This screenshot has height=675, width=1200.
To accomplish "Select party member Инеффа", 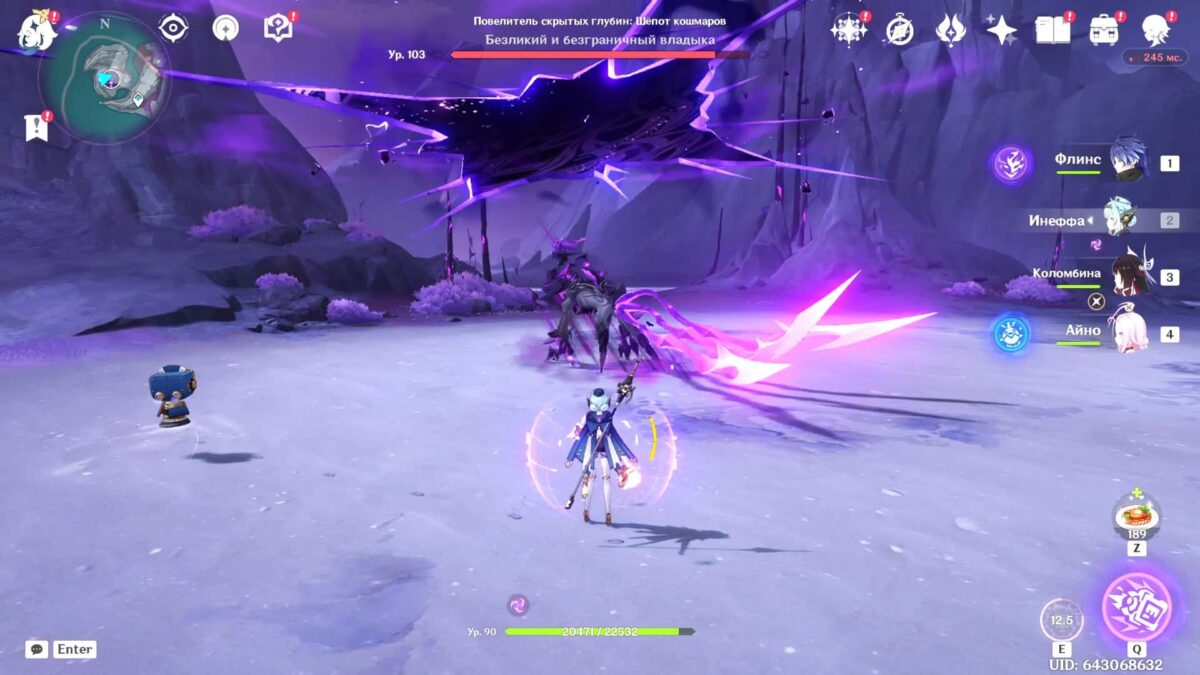I will 1118,219.
